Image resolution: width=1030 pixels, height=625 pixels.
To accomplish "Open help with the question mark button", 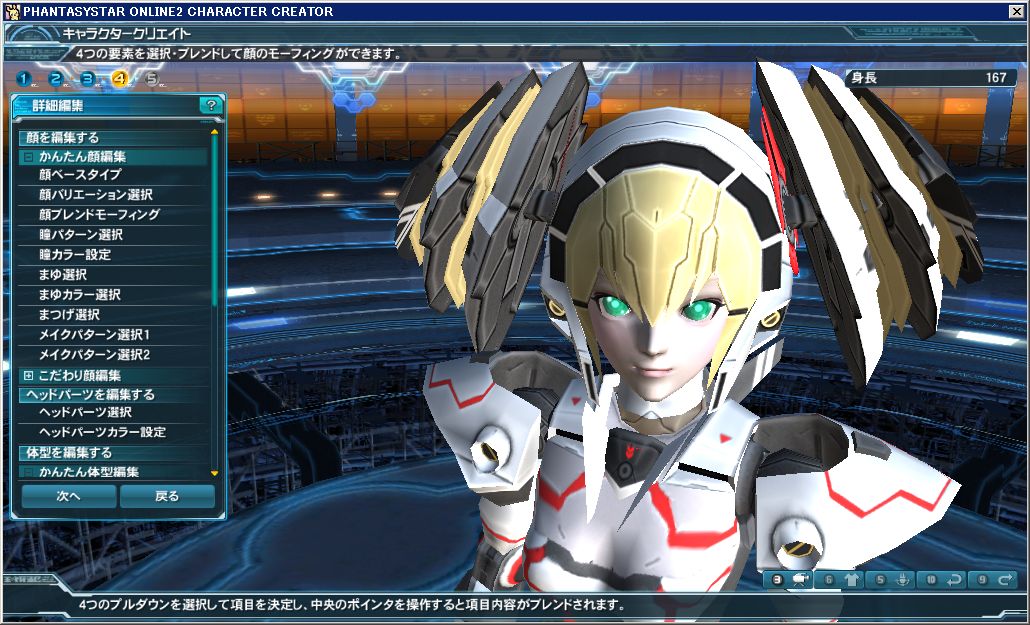I will point(210,104).
